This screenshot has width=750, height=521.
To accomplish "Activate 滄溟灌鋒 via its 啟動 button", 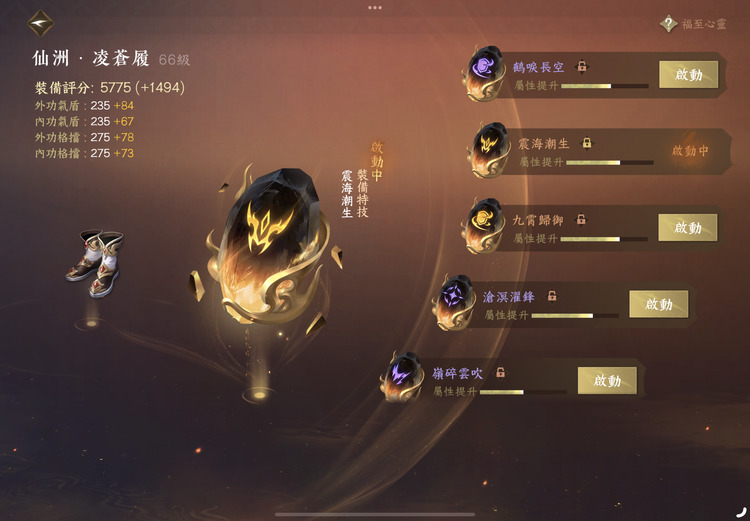I will point(658,304).
